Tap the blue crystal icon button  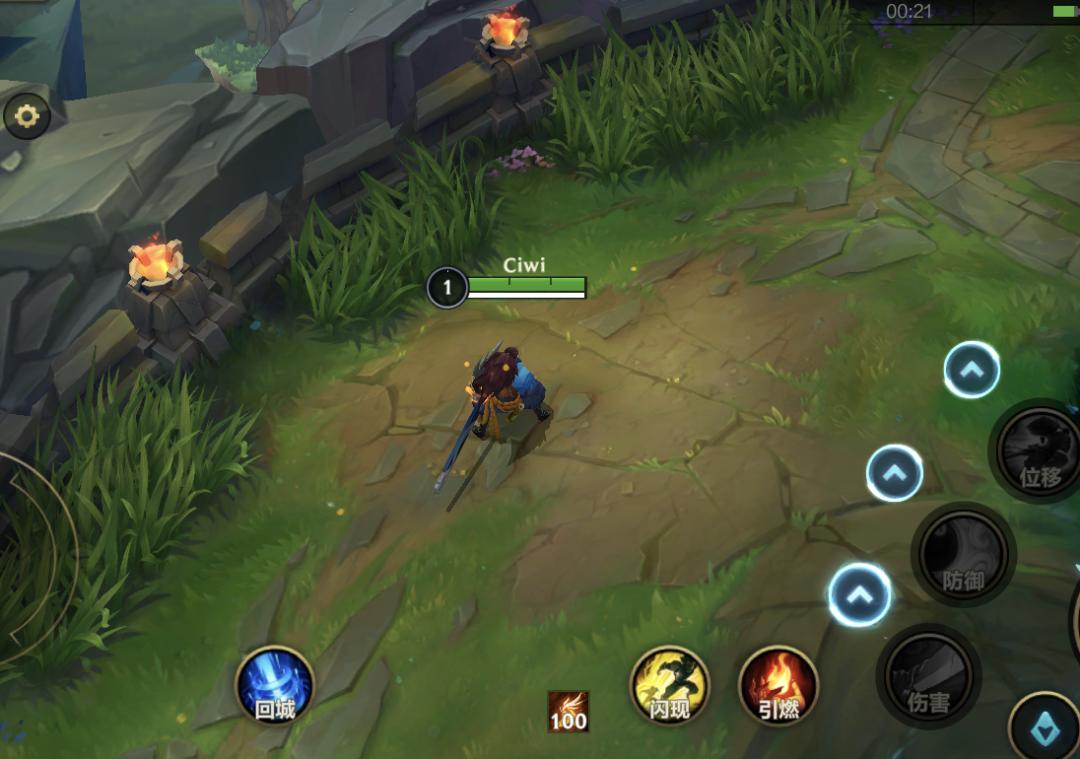coord(1043,727)
